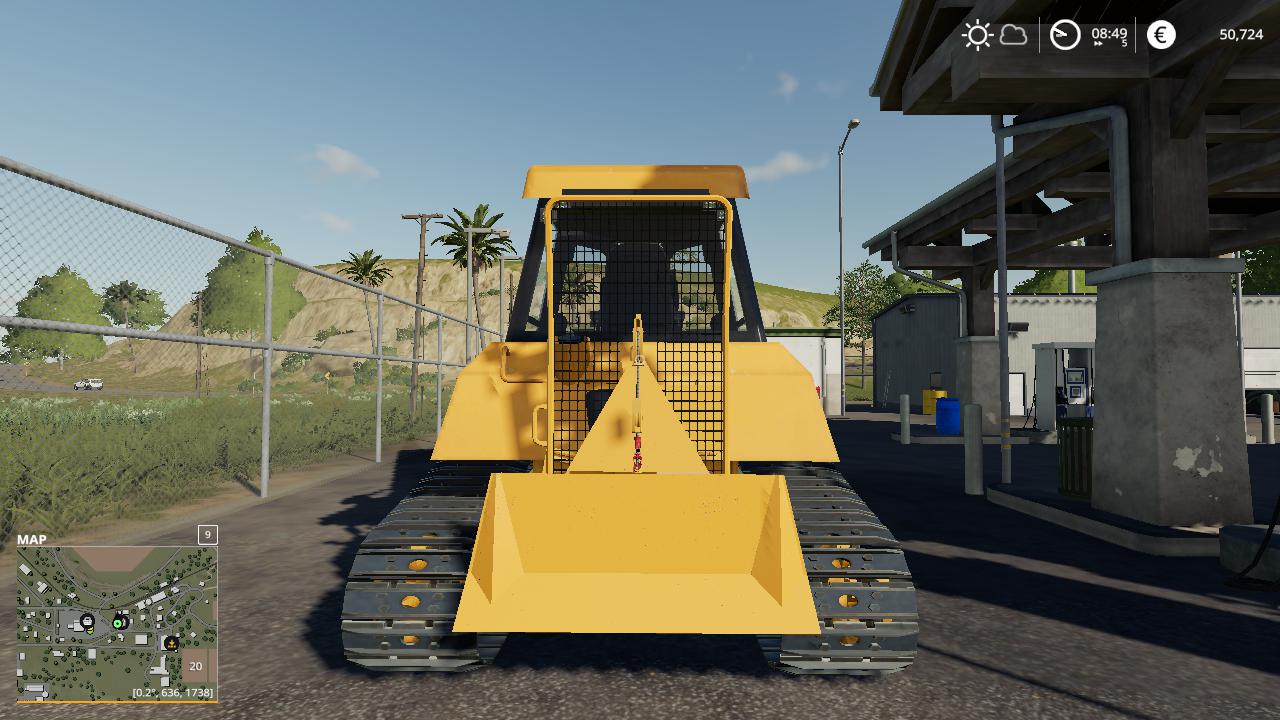Screen dimensions: 1280x720
Task: Click the player position marker on the minimap
Action: click(x=117, y=624)
